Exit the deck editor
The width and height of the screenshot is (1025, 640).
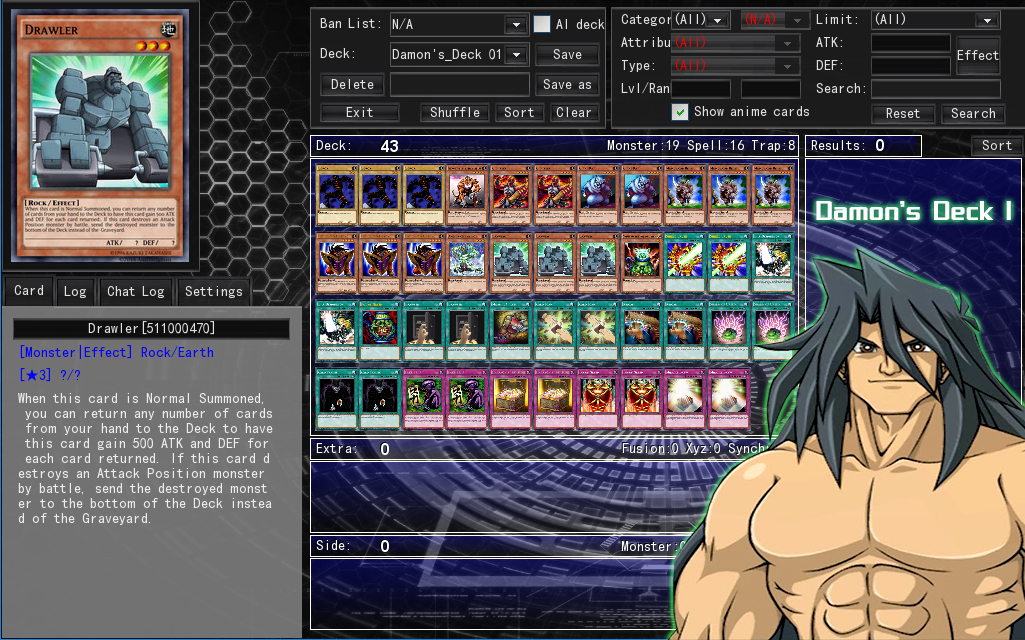359,112
